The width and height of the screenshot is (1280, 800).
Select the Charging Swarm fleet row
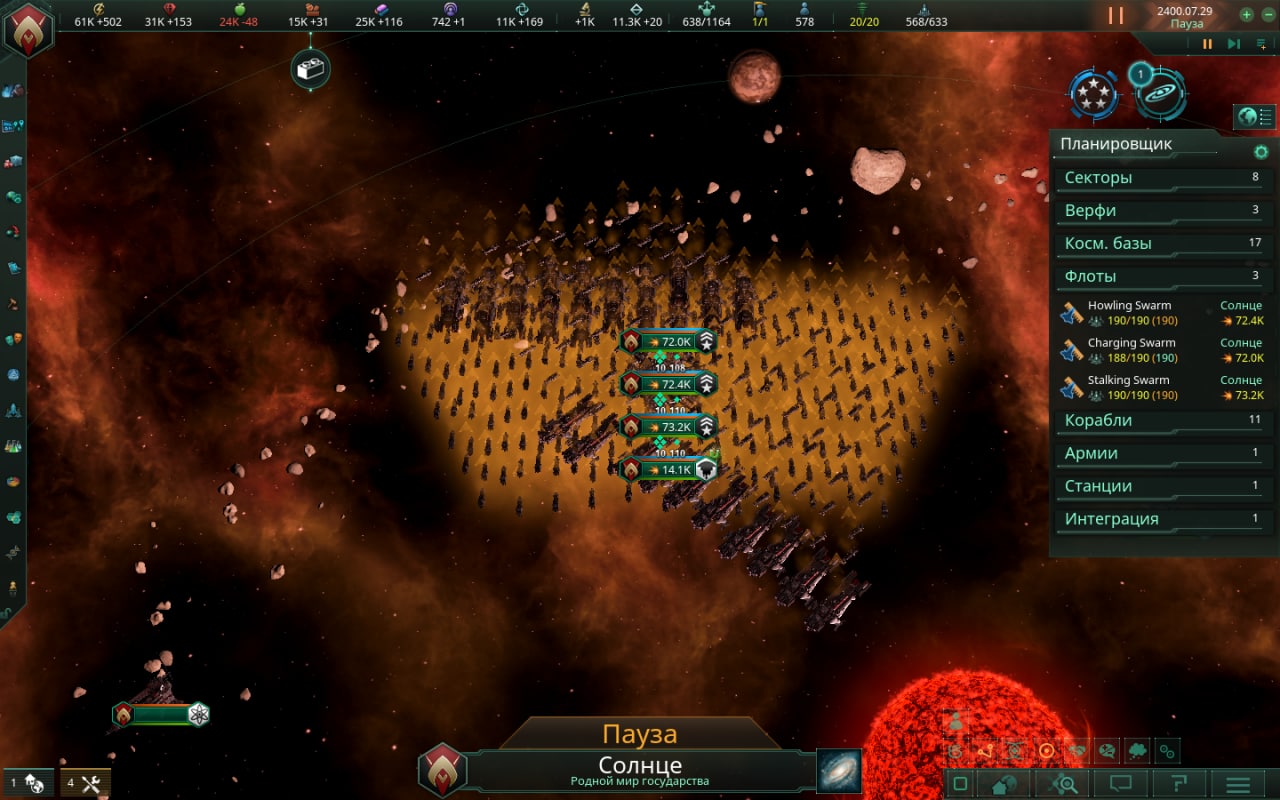tap(1162, 350)
